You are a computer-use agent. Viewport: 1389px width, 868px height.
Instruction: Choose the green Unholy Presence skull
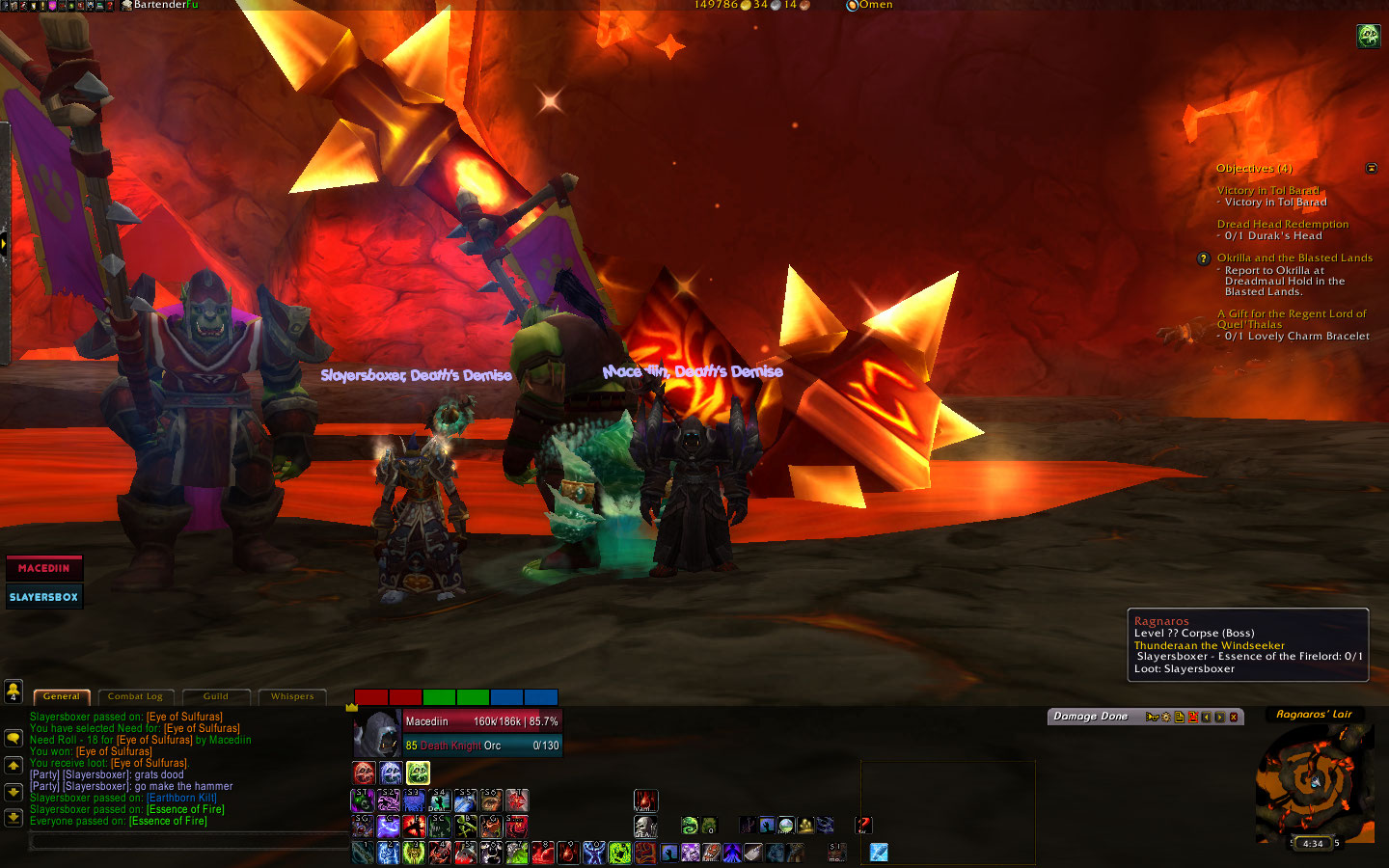[418, 773]
